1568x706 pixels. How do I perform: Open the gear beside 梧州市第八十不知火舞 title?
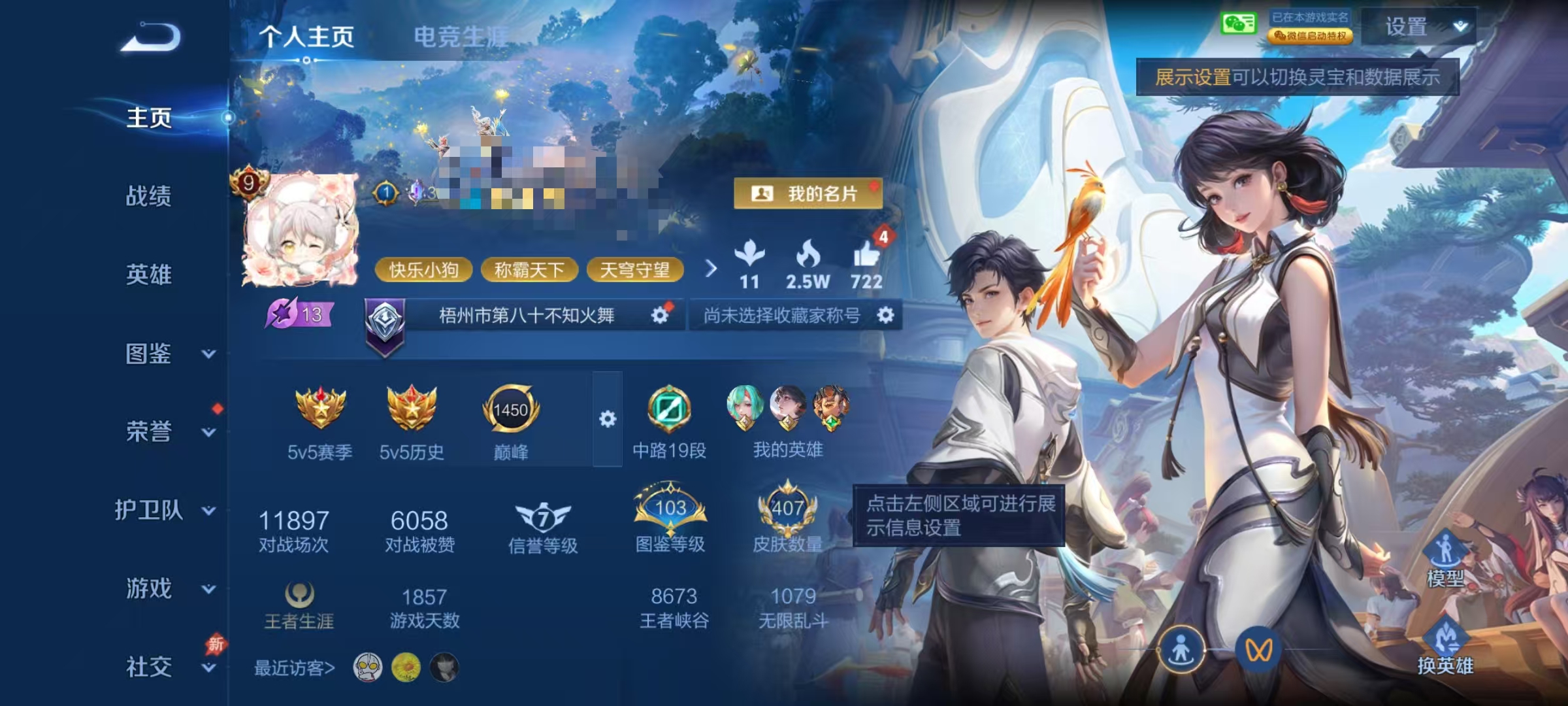[662, 314]
